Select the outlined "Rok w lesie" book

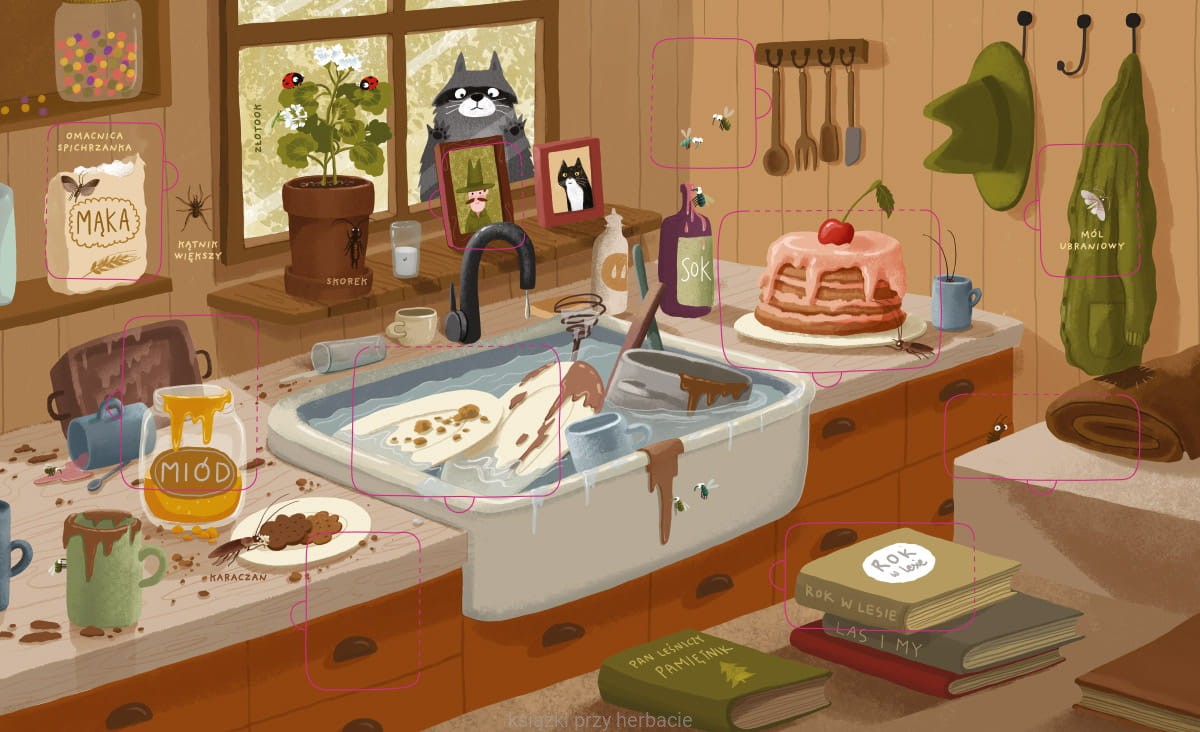[879, 576]
